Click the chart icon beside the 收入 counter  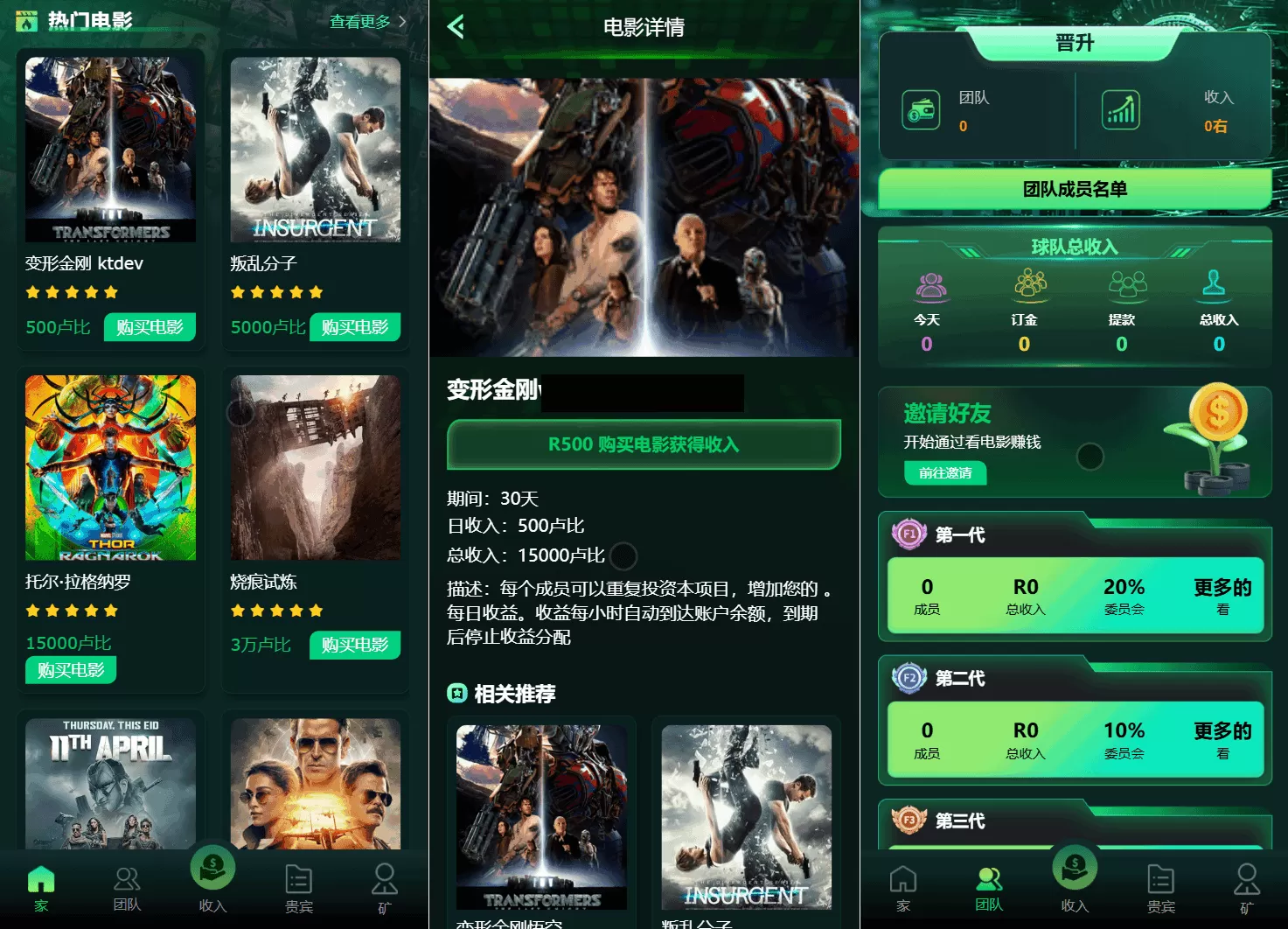coord(1120,108)
